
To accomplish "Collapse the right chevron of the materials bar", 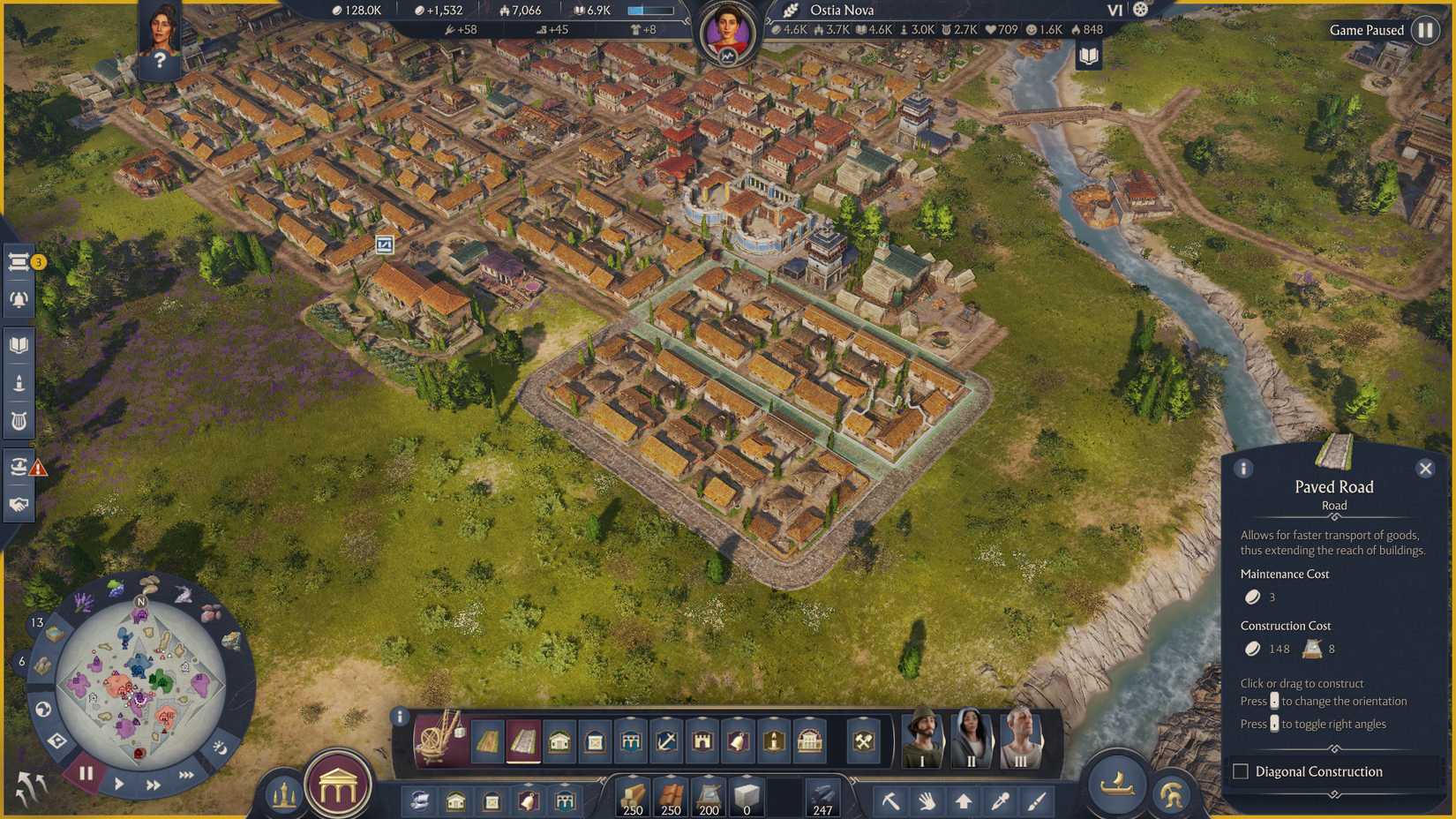I will (x=852, y=779).
